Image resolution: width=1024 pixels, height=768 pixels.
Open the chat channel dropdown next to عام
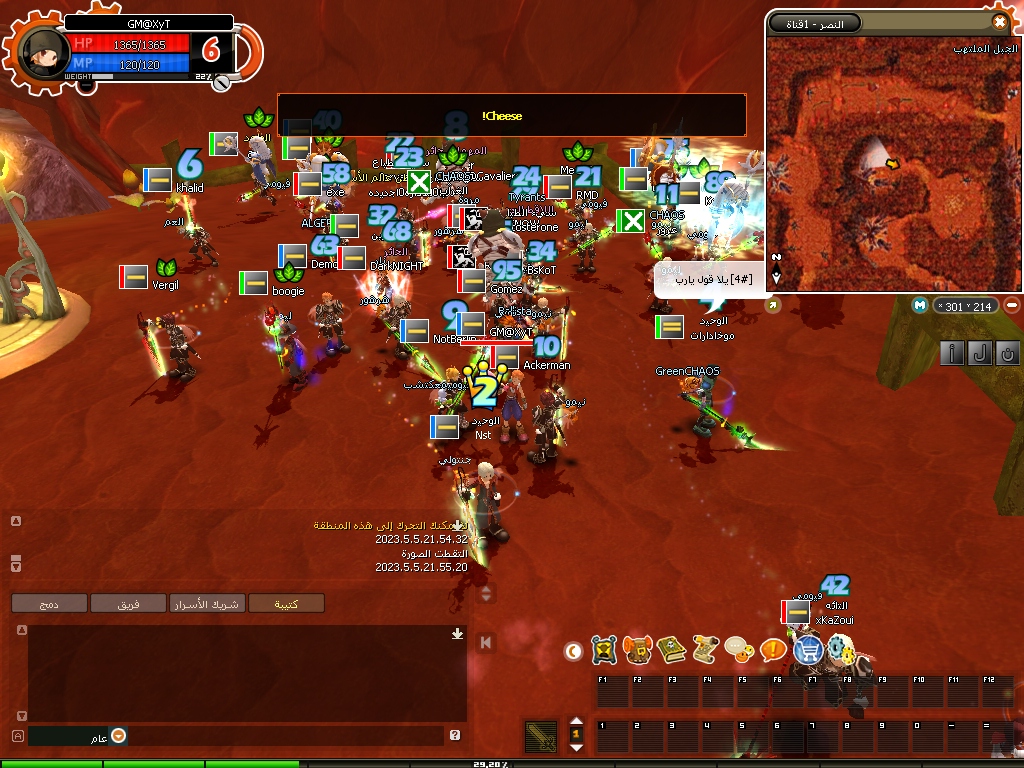[118, 736]
